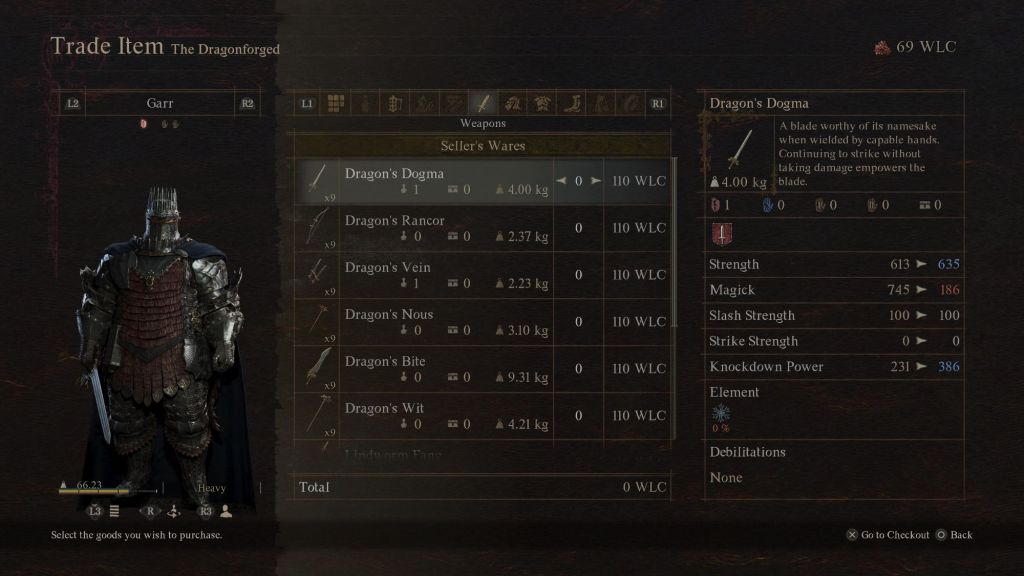Switch to the boots category tab
1024x576 pixels.
(x=572, y=103)
